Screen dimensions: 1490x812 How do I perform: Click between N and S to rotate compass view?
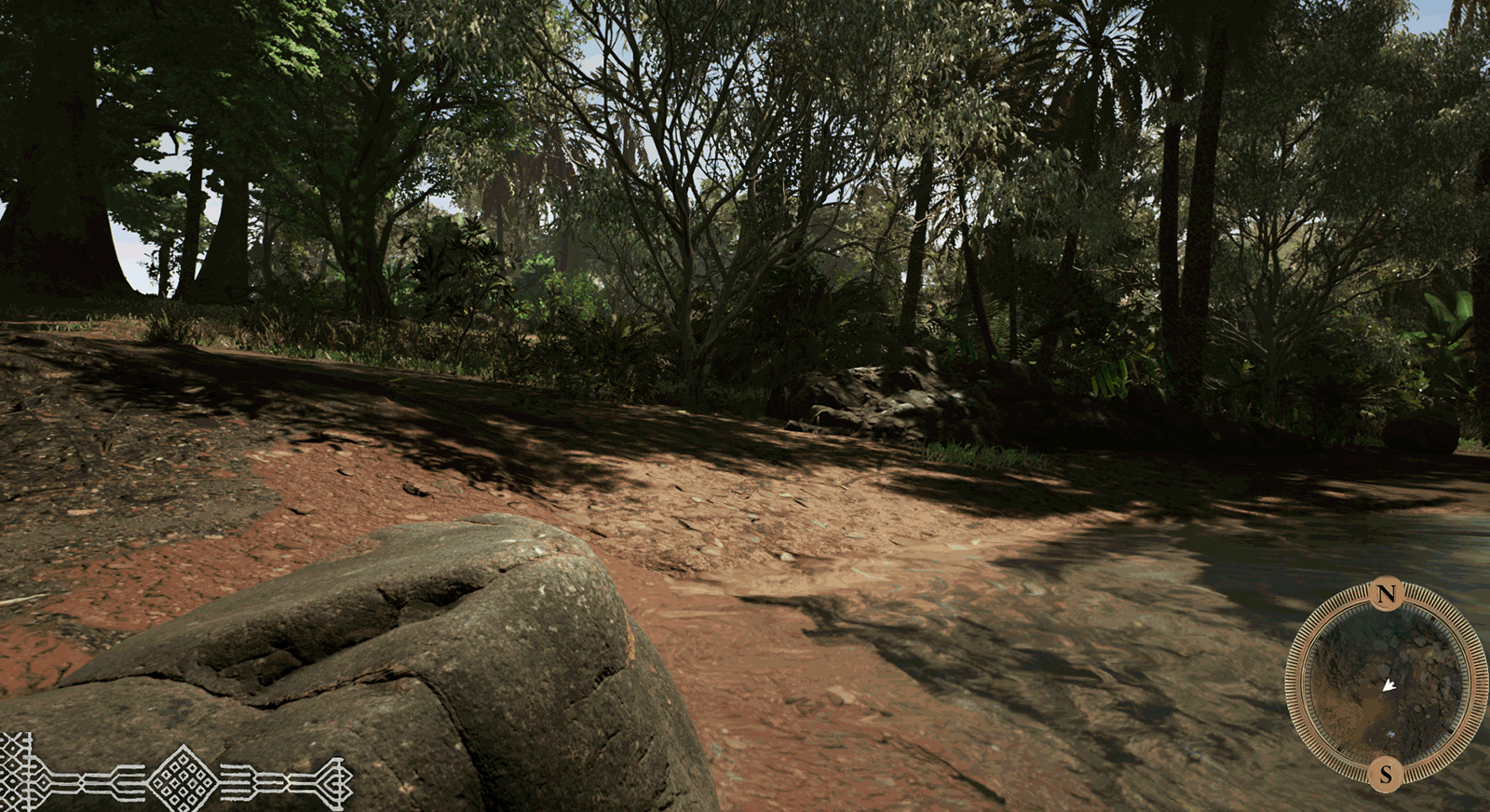click(x=1388, y=683)
